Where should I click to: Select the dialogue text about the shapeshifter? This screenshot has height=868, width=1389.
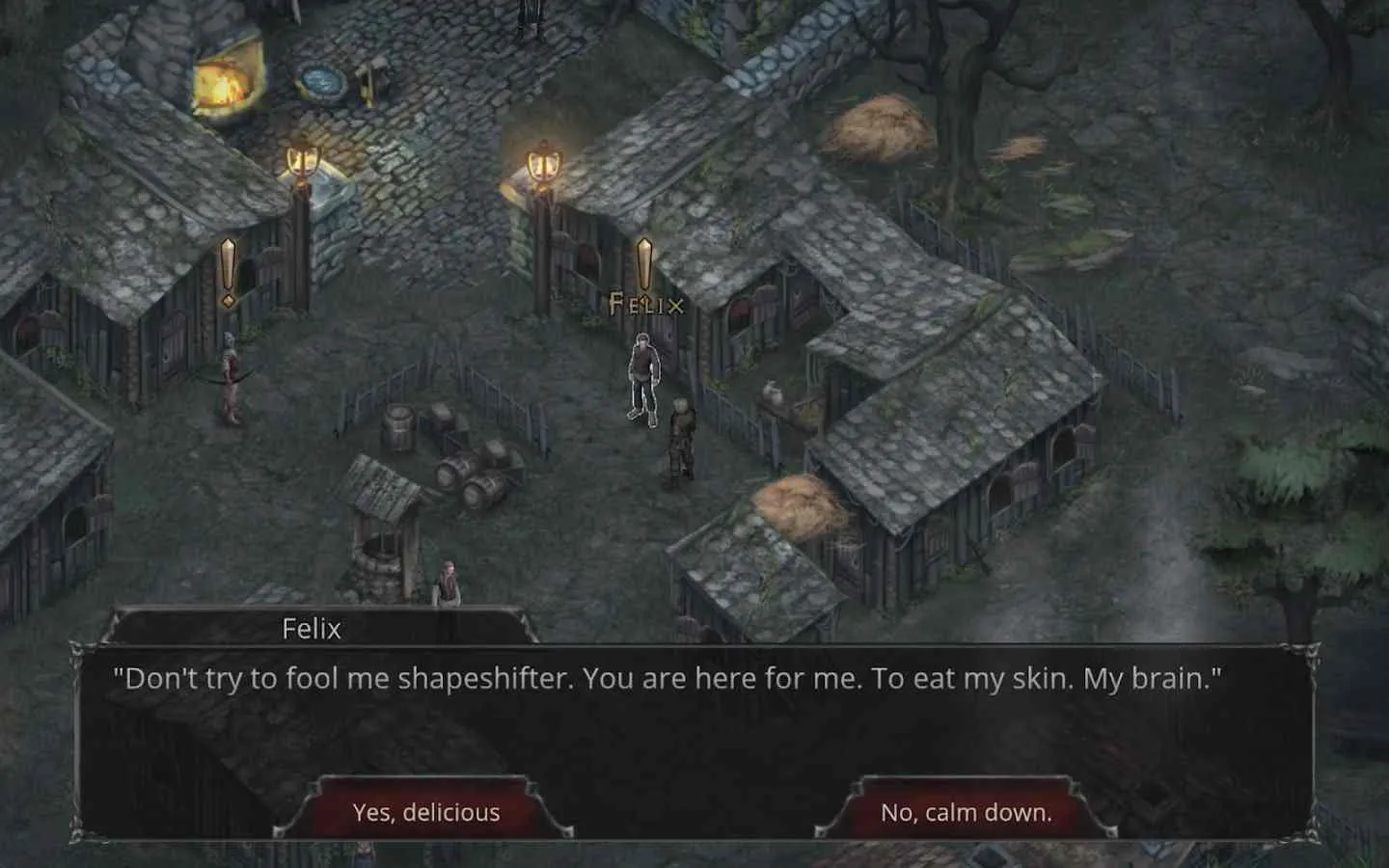pyautogui.click(x=669, y=679)
